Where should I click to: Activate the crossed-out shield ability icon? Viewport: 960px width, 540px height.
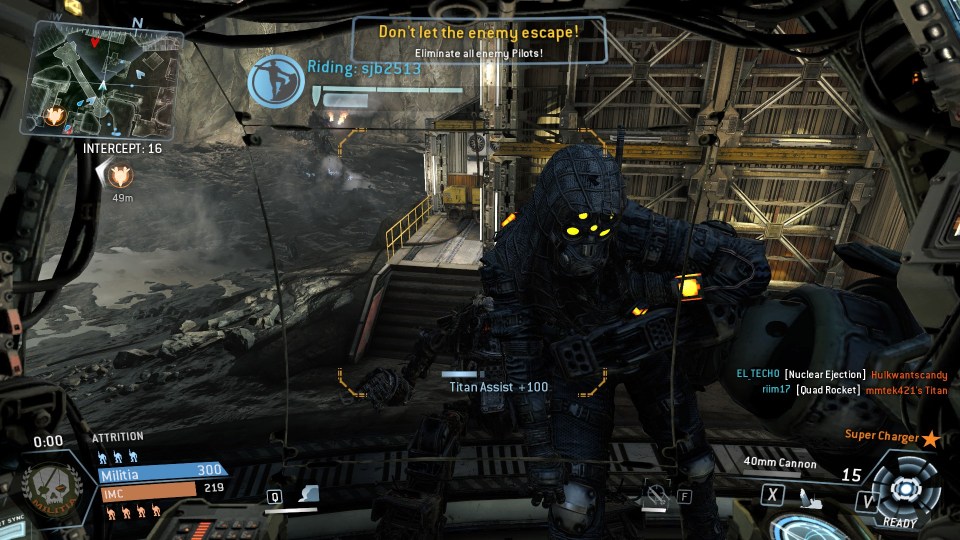pos(655,493)
